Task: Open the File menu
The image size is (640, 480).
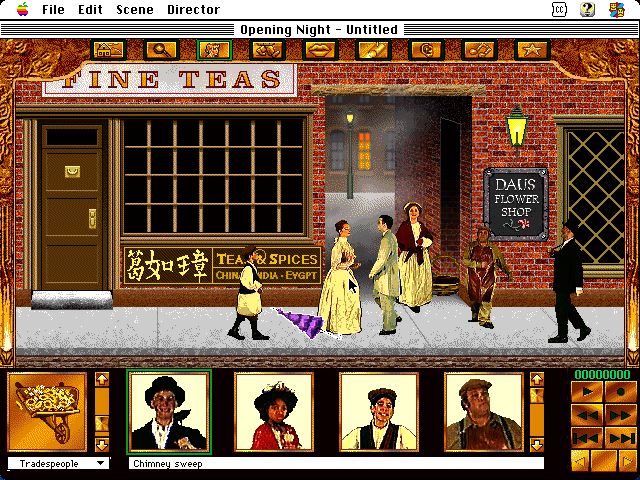Action: 53,10
